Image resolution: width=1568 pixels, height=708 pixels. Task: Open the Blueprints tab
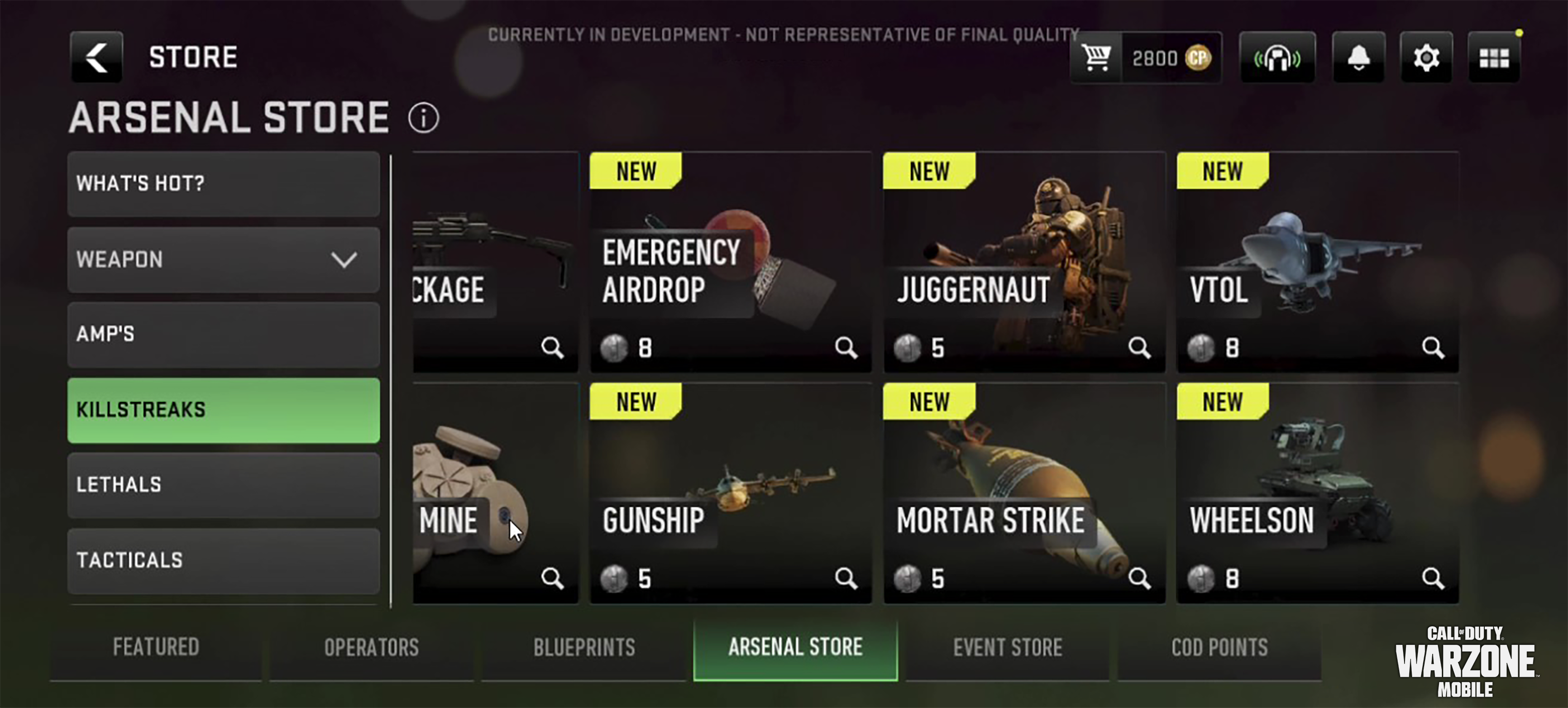coord(584,647)
